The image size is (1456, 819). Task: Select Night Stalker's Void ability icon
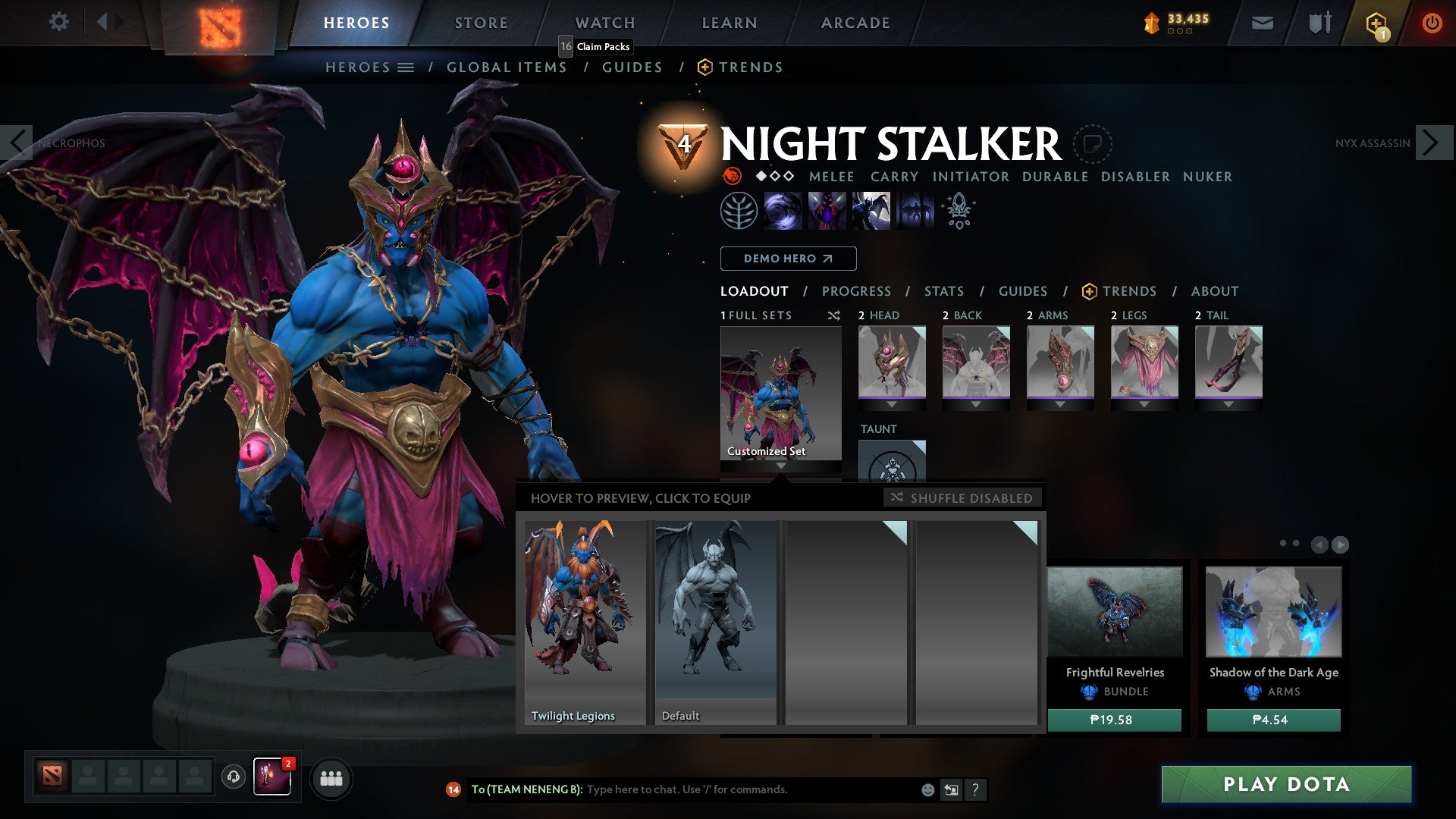pos(785,210)
